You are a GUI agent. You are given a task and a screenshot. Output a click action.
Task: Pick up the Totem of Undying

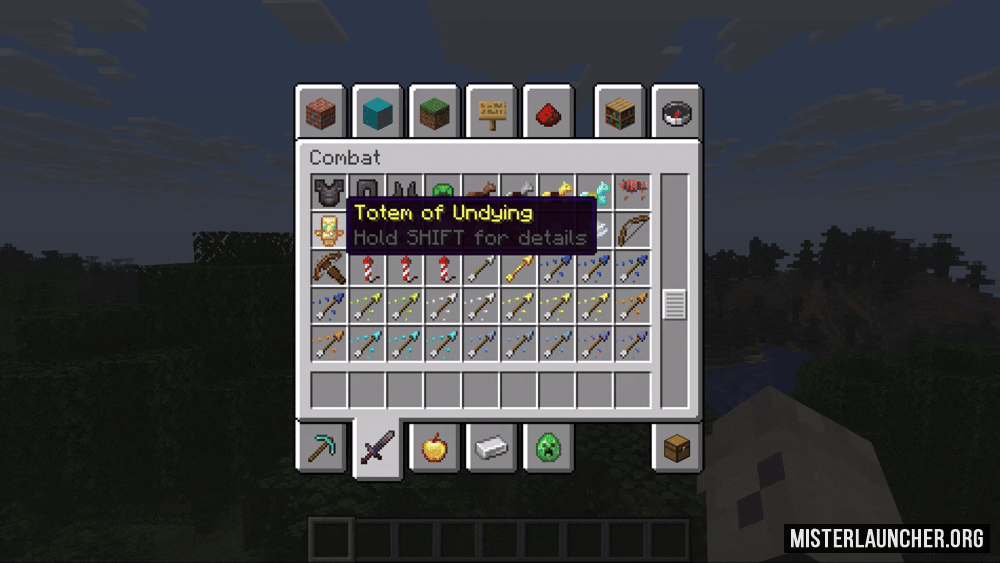(327, 231)
